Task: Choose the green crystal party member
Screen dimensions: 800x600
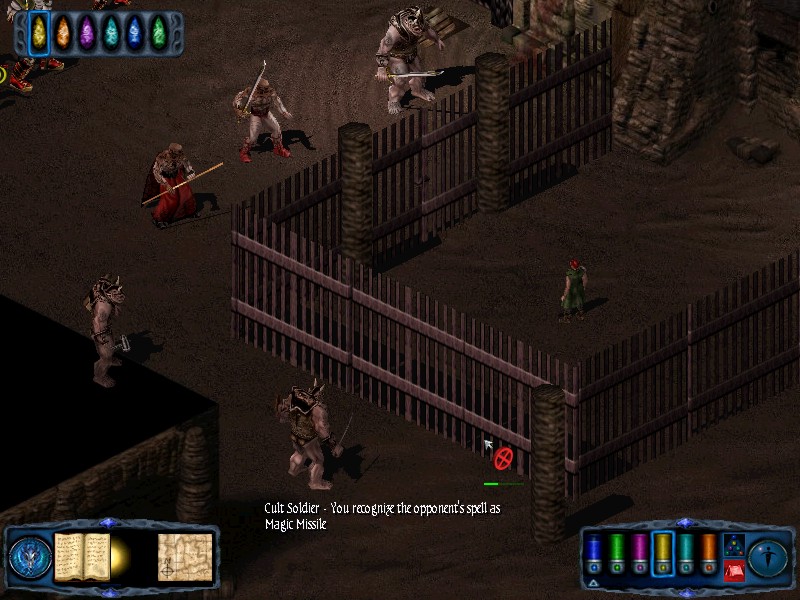Action: (158, 33)
